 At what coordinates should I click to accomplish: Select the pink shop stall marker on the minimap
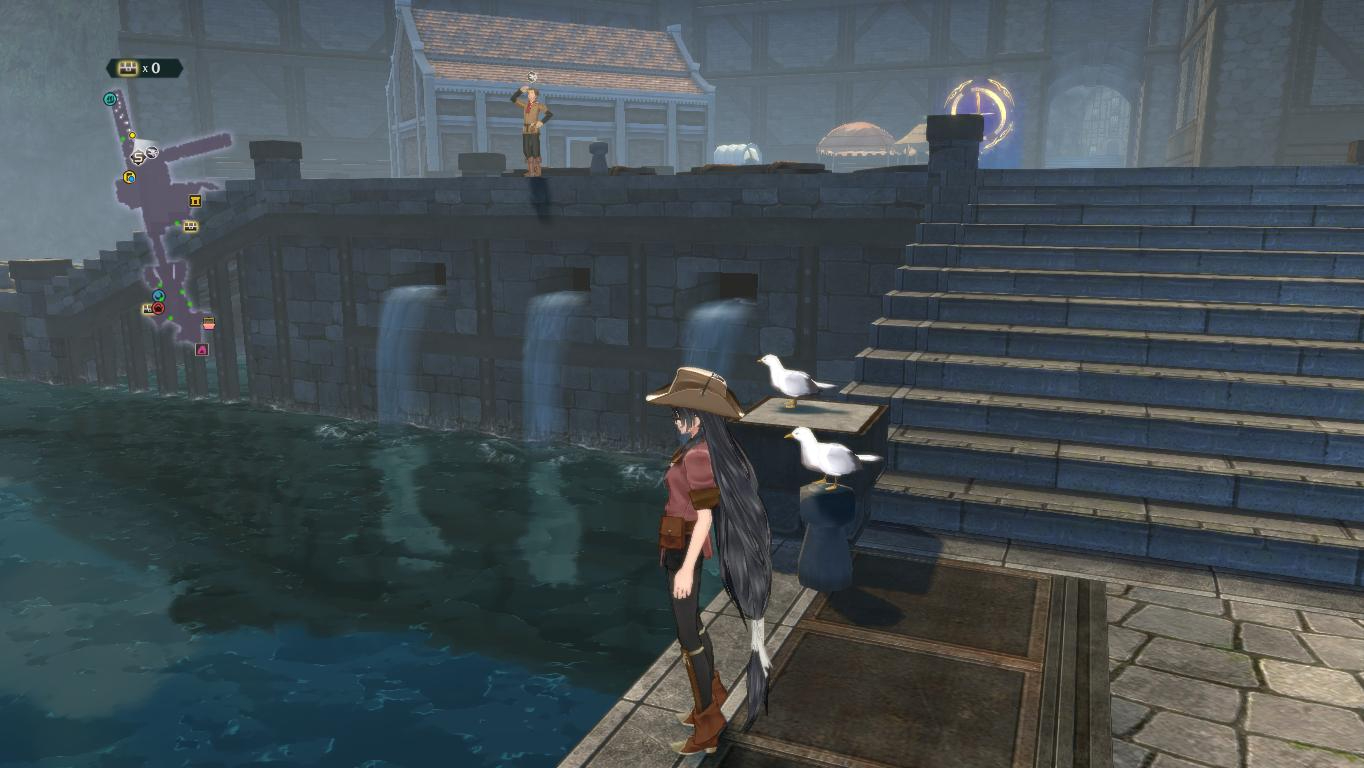pyautogui.click(x=208, y=323)
